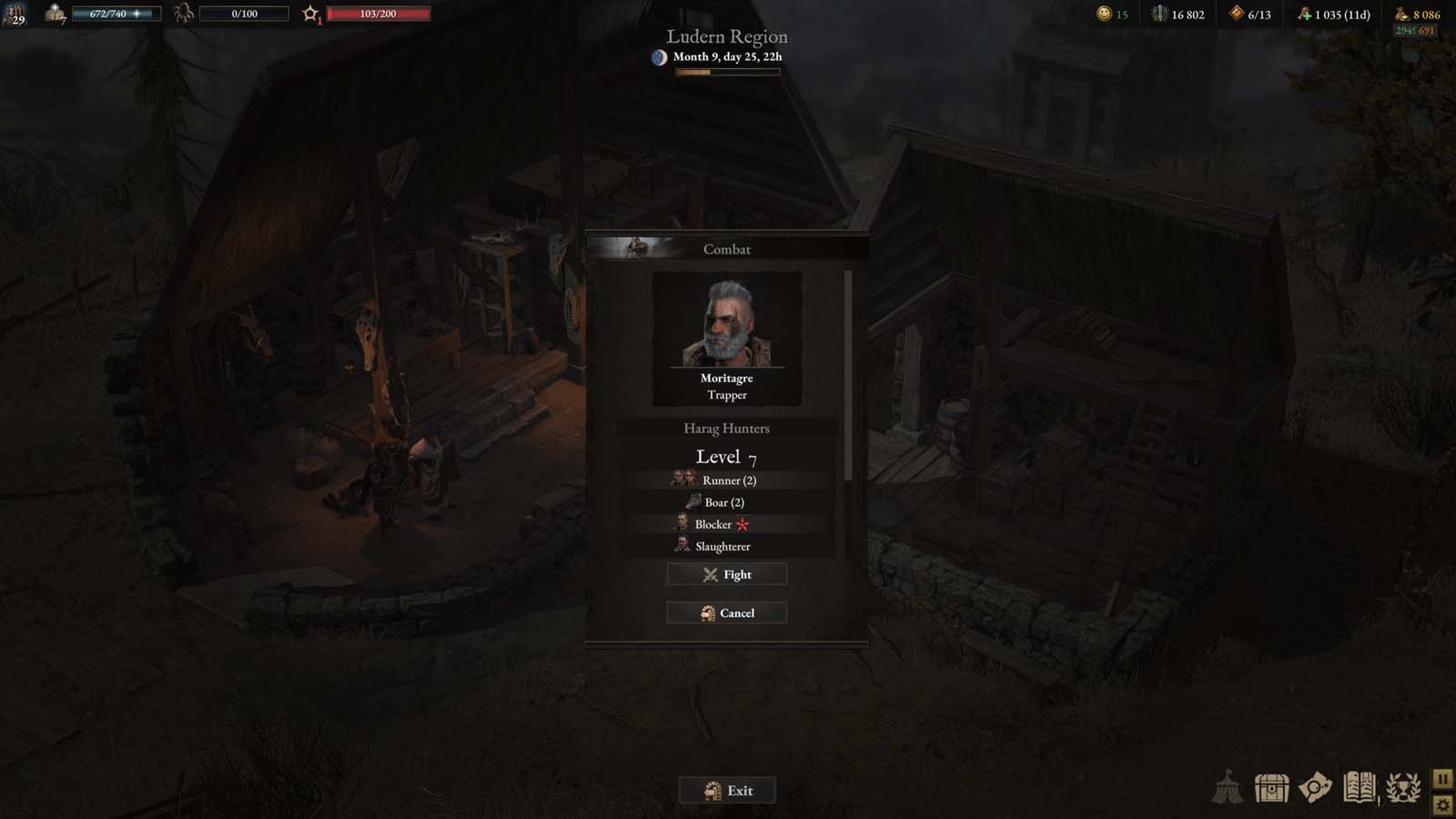Open the settings gear panel

[x=1443, y=804]
